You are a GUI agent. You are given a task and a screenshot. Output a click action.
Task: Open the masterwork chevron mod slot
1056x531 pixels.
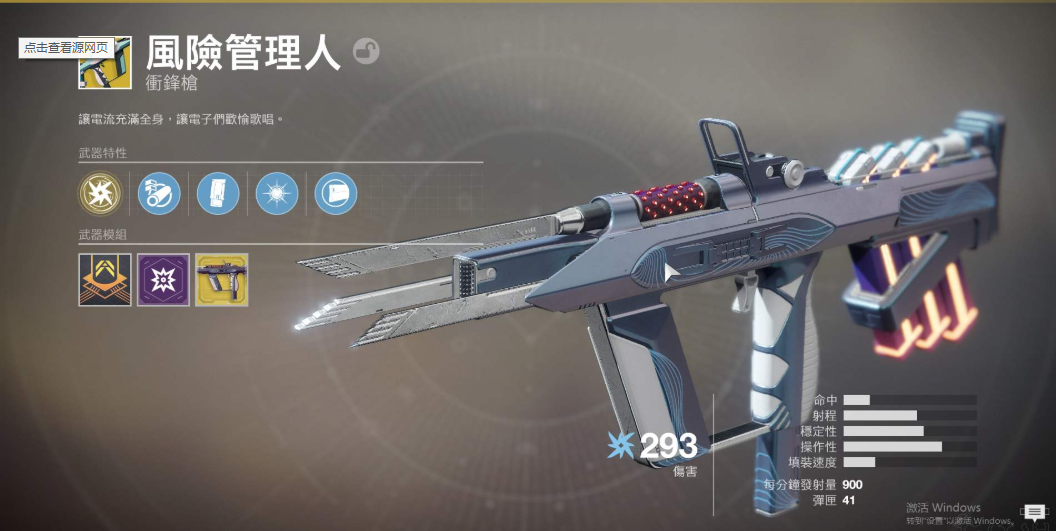[x=105, y=280]
